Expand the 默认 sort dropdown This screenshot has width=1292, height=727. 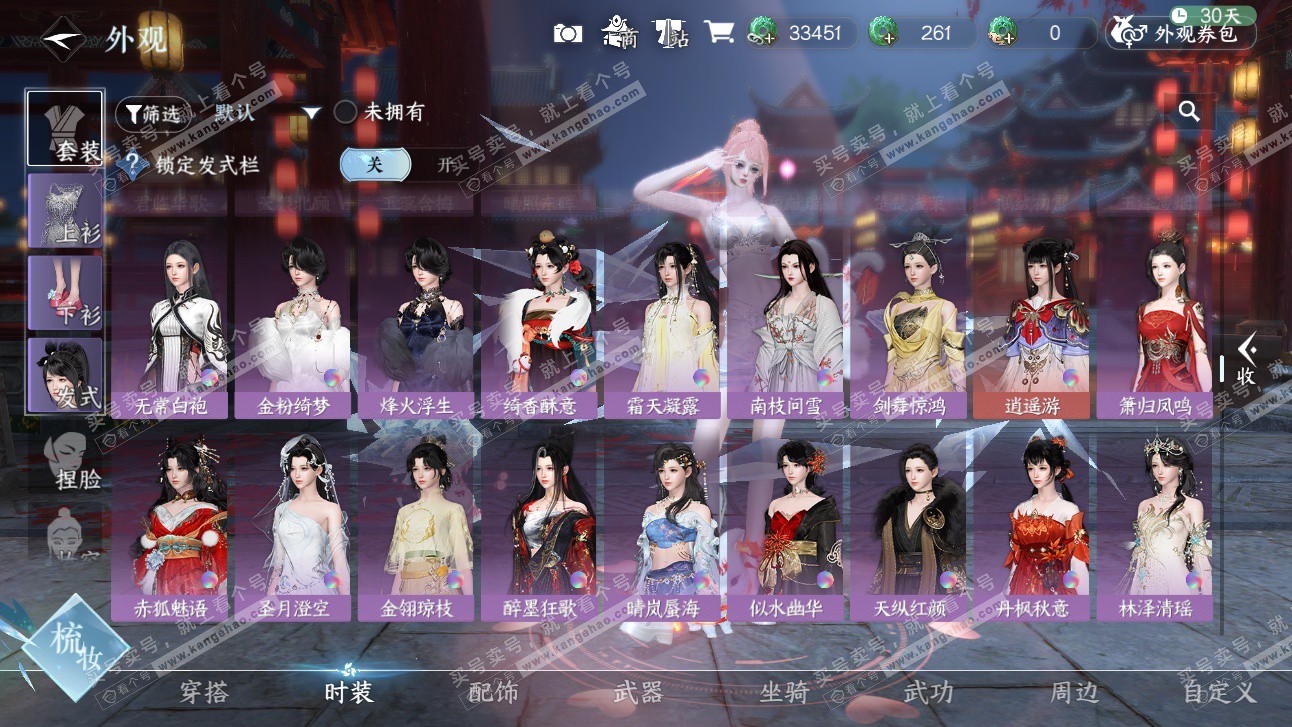click(x=311, y=113)
